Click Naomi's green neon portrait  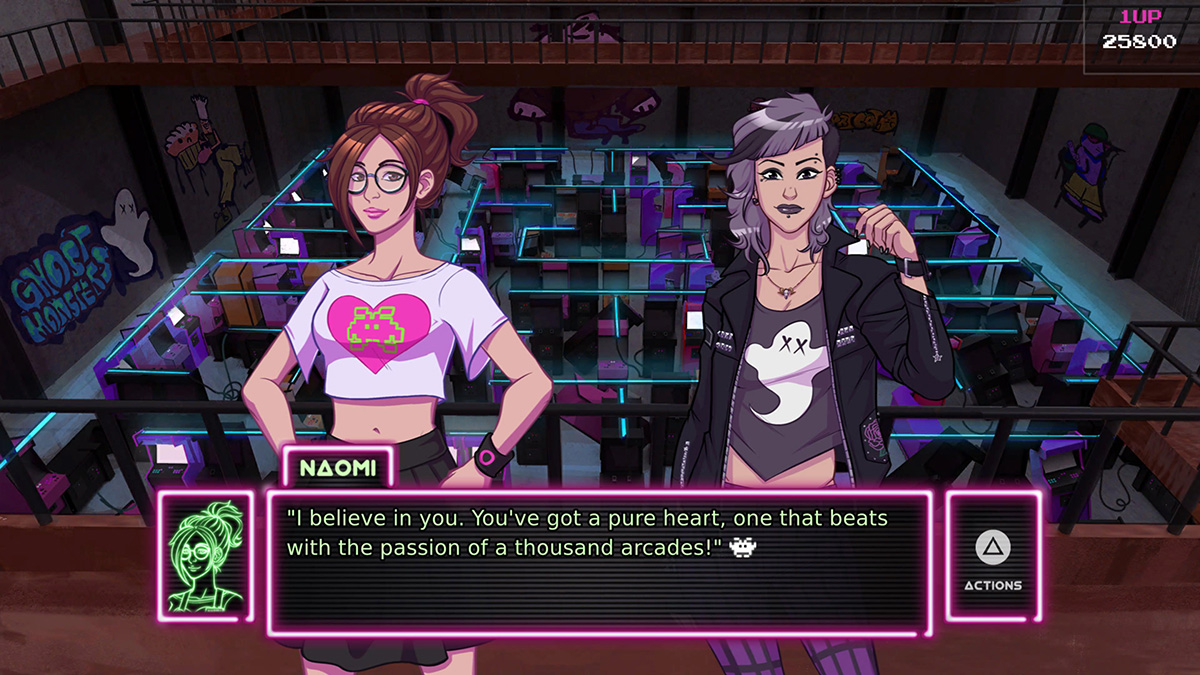206,556
